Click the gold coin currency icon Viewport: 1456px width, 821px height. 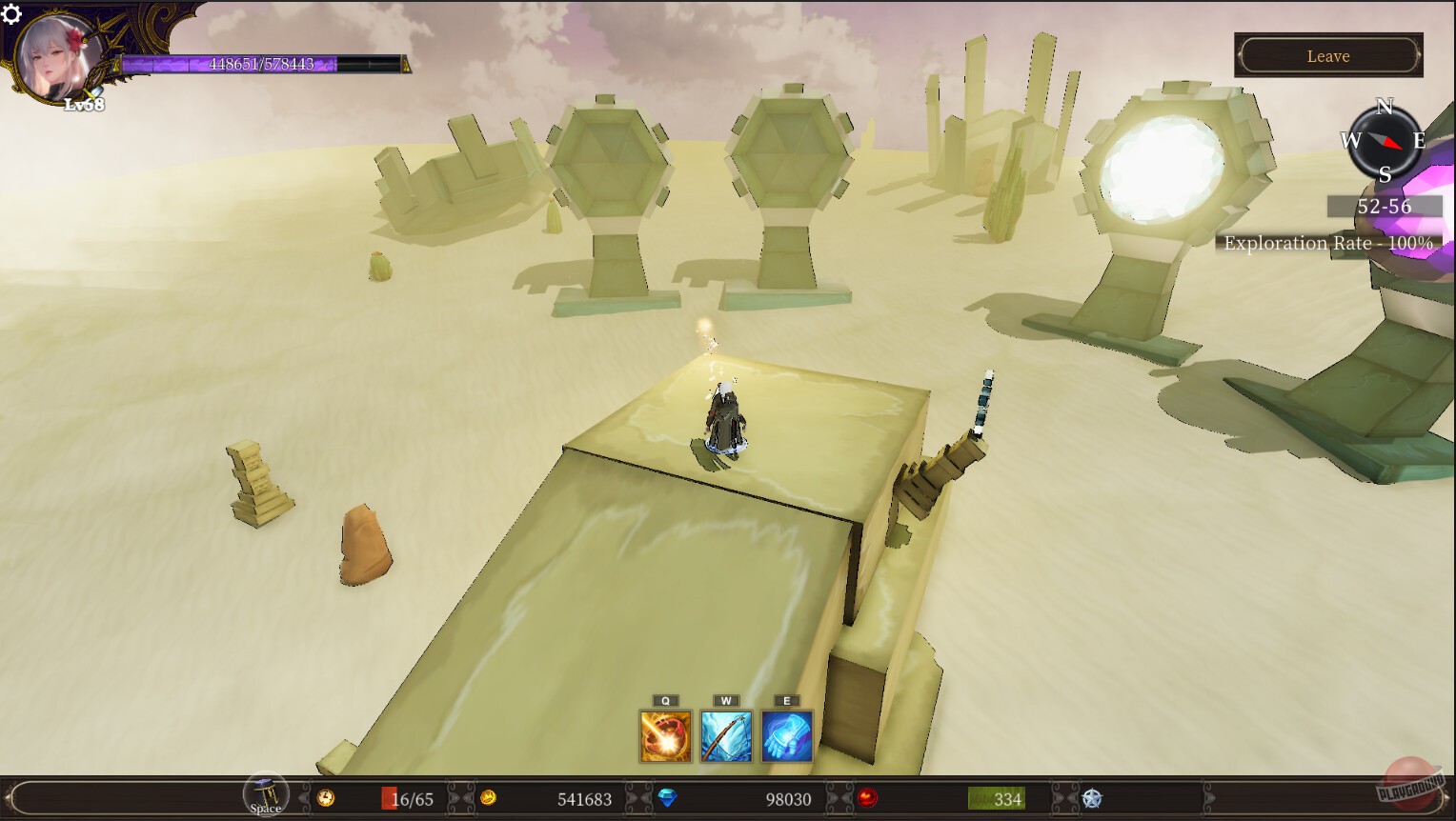(x=490, y=799)
